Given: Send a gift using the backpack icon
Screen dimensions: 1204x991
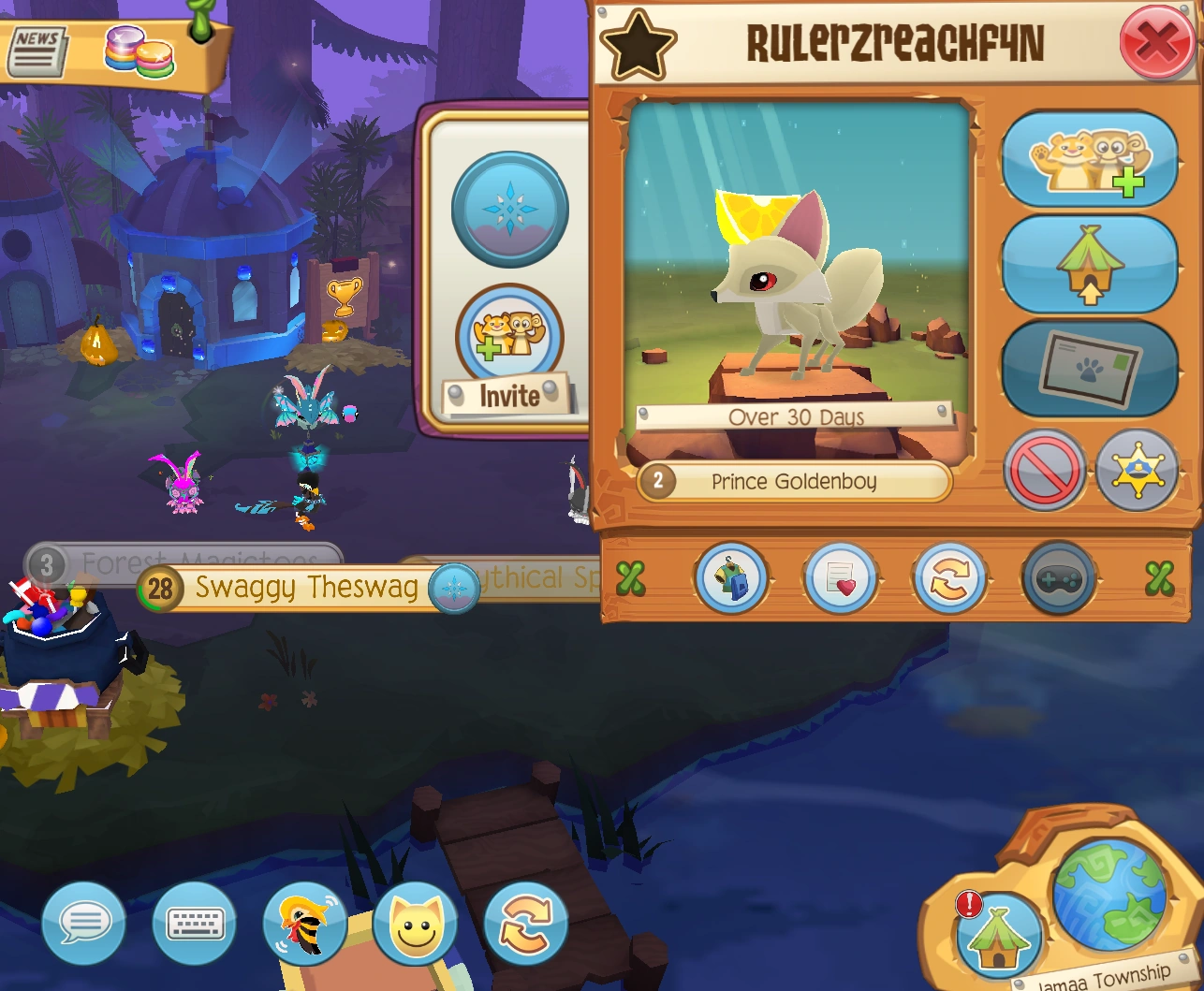Looking at the screenshot, I should pos(732,579).
